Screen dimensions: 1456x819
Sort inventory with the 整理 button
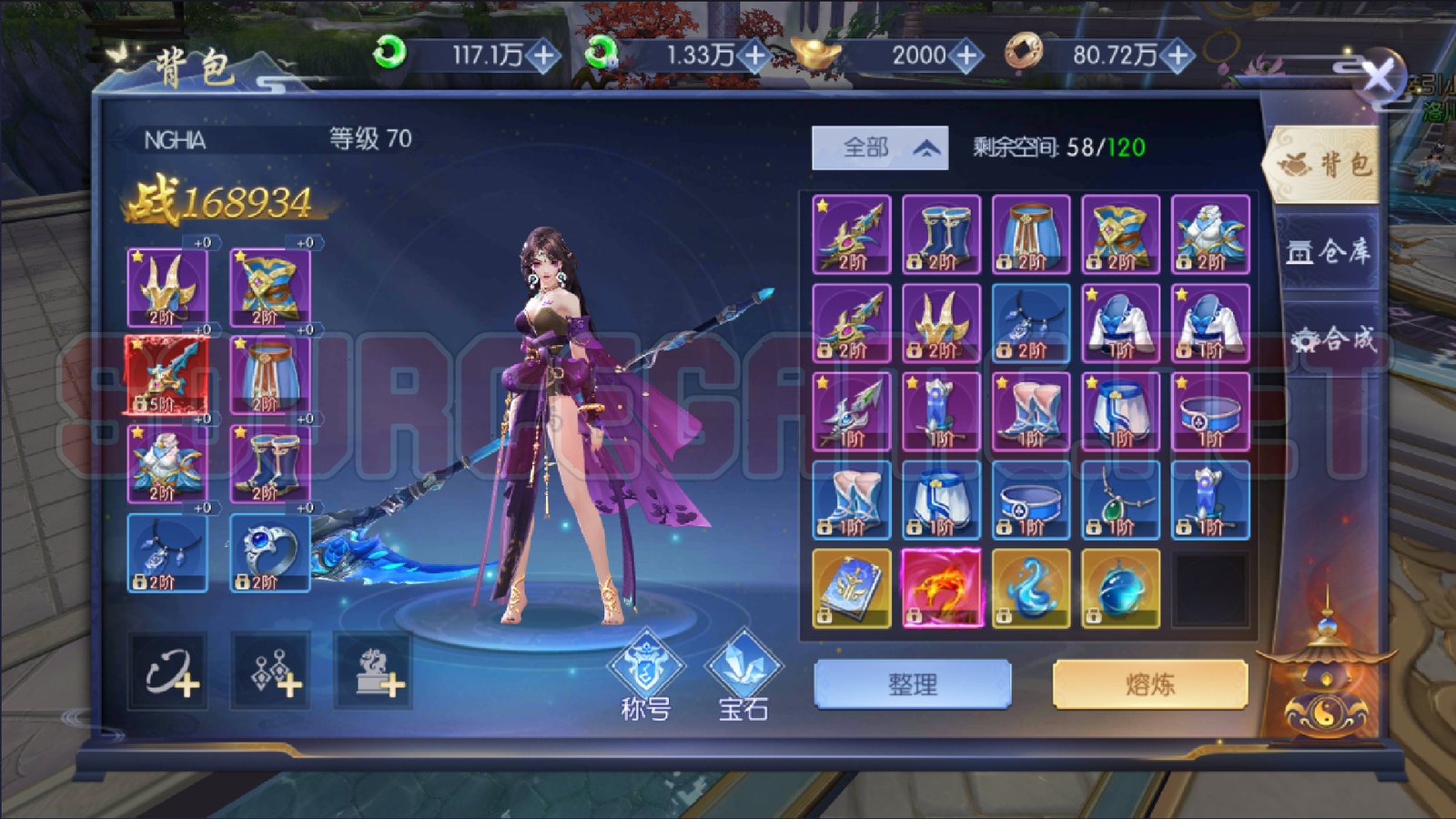coord(913,684)
